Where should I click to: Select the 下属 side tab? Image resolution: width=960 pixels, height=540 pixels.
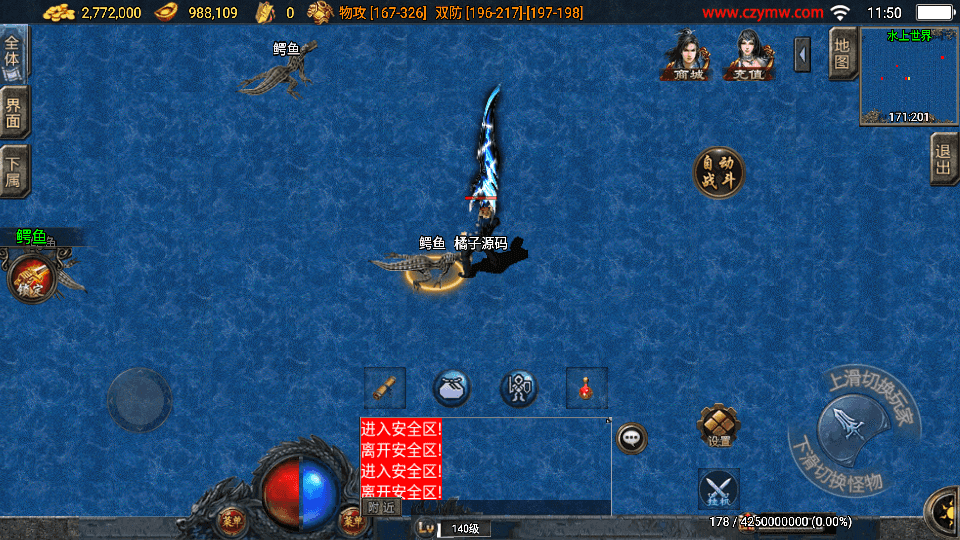click(14, 171)
